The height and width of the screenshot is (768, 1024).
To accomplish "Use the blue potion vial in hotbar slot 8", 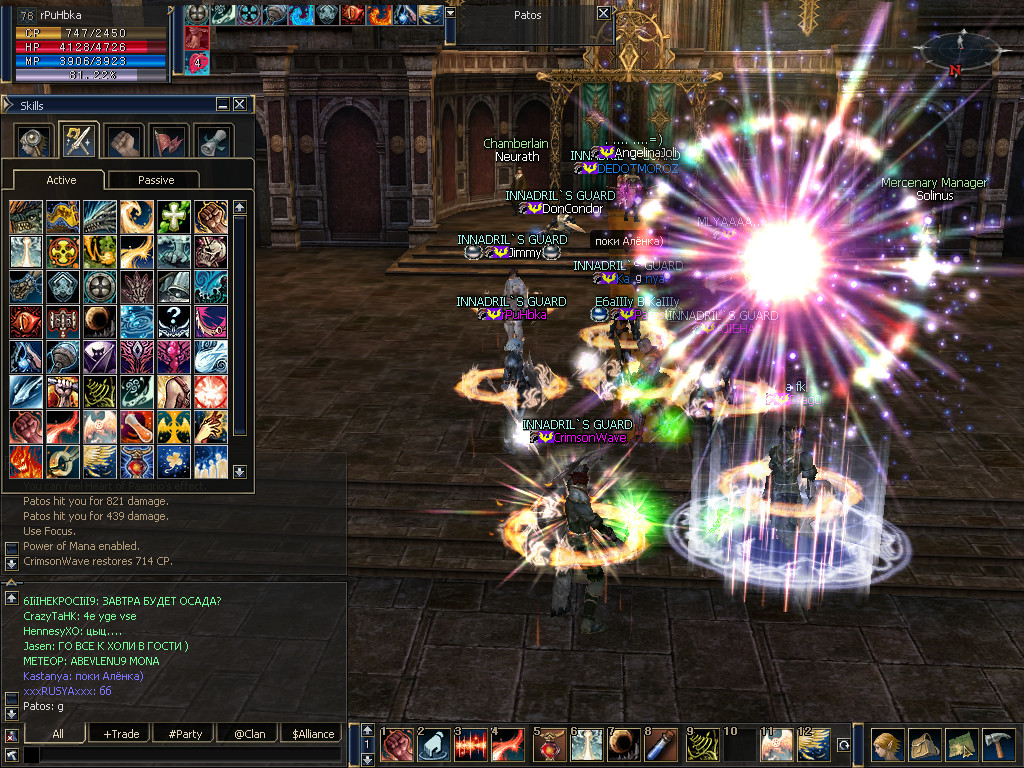I will [x=662, y=745].
